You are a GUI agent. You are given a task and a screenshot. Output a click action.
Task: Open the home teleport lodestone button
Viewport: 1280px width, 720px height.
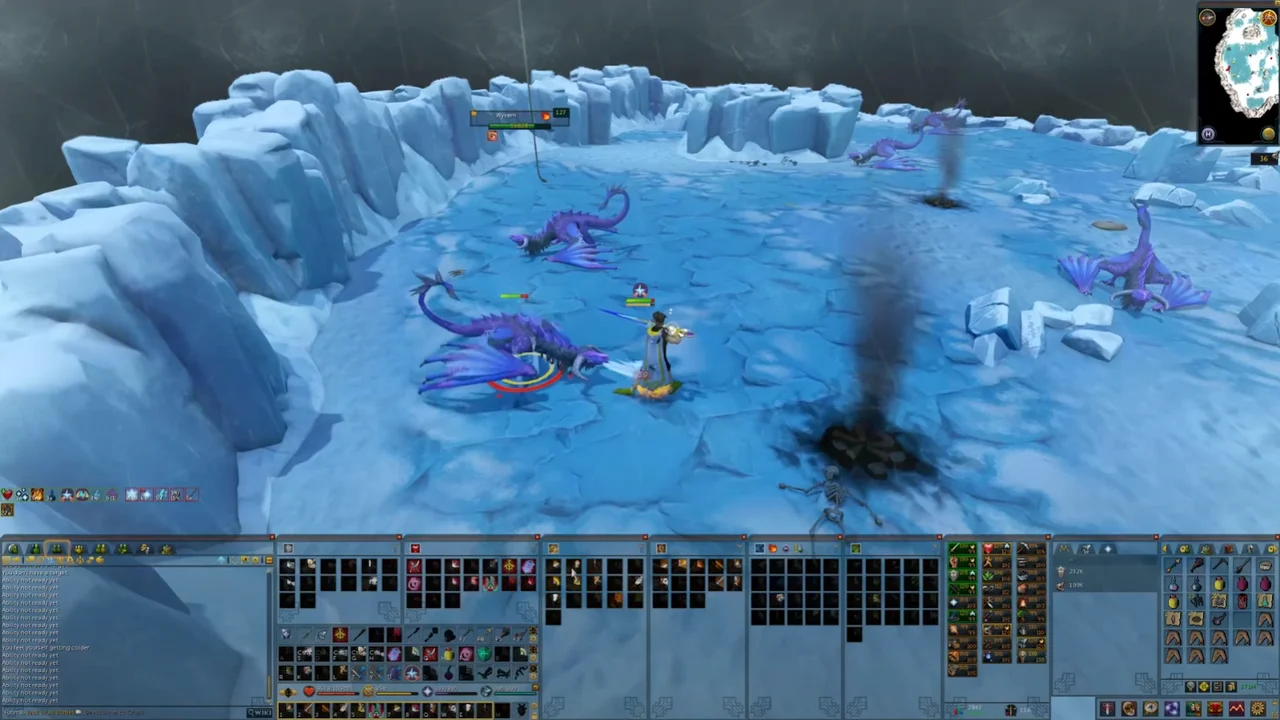[1208, 134]
